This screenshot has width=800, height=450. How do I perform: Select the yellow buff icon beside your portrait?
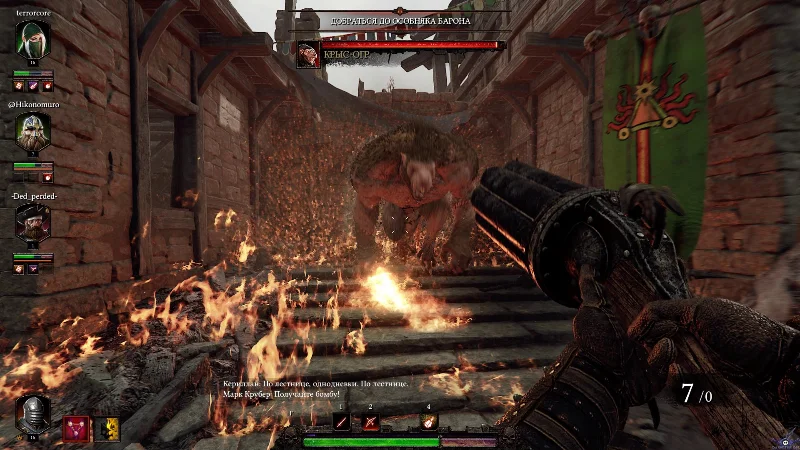(x=105, y=428)
